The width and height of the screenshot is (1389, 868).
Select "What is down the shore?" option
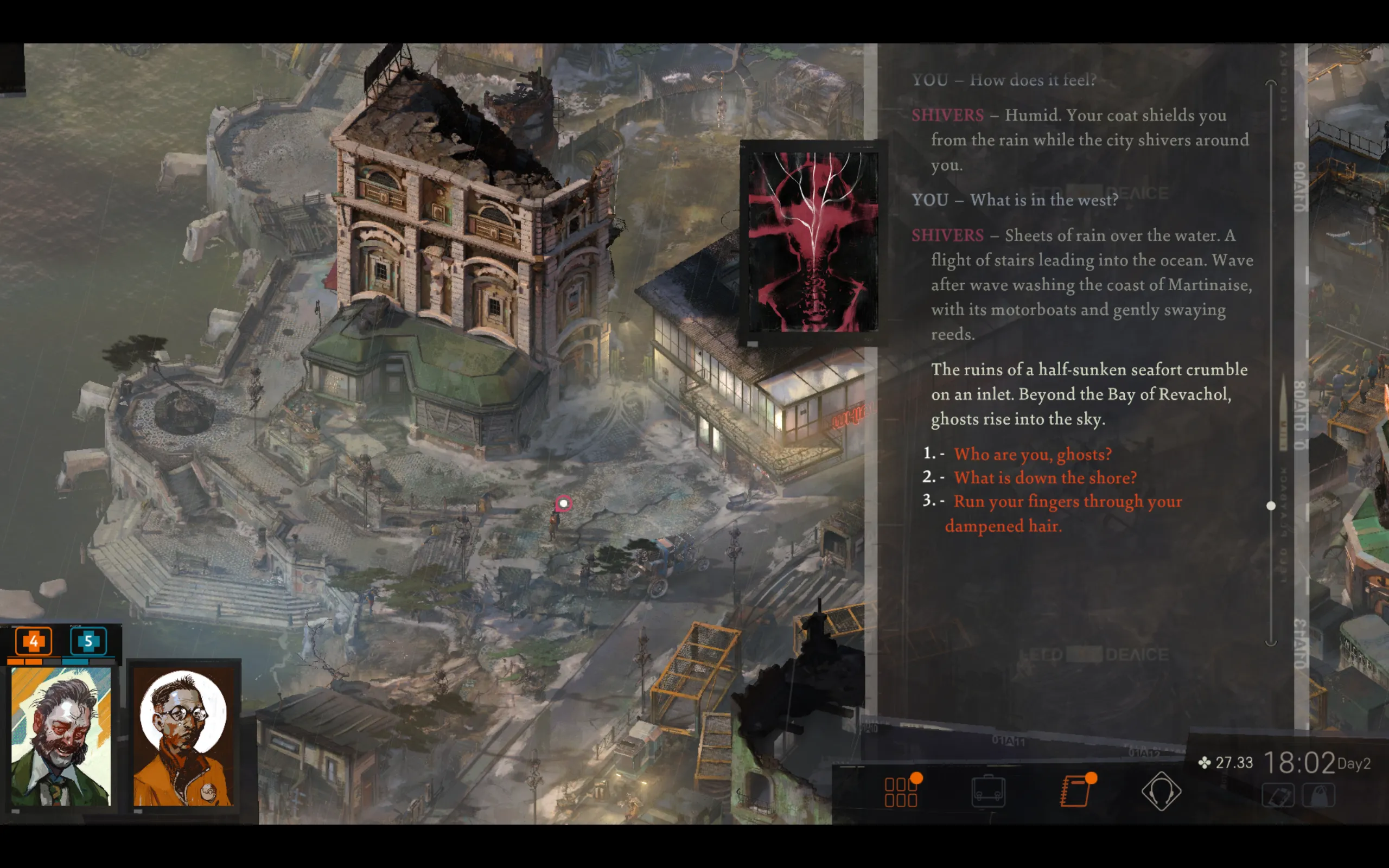(x=1044, y=477)
